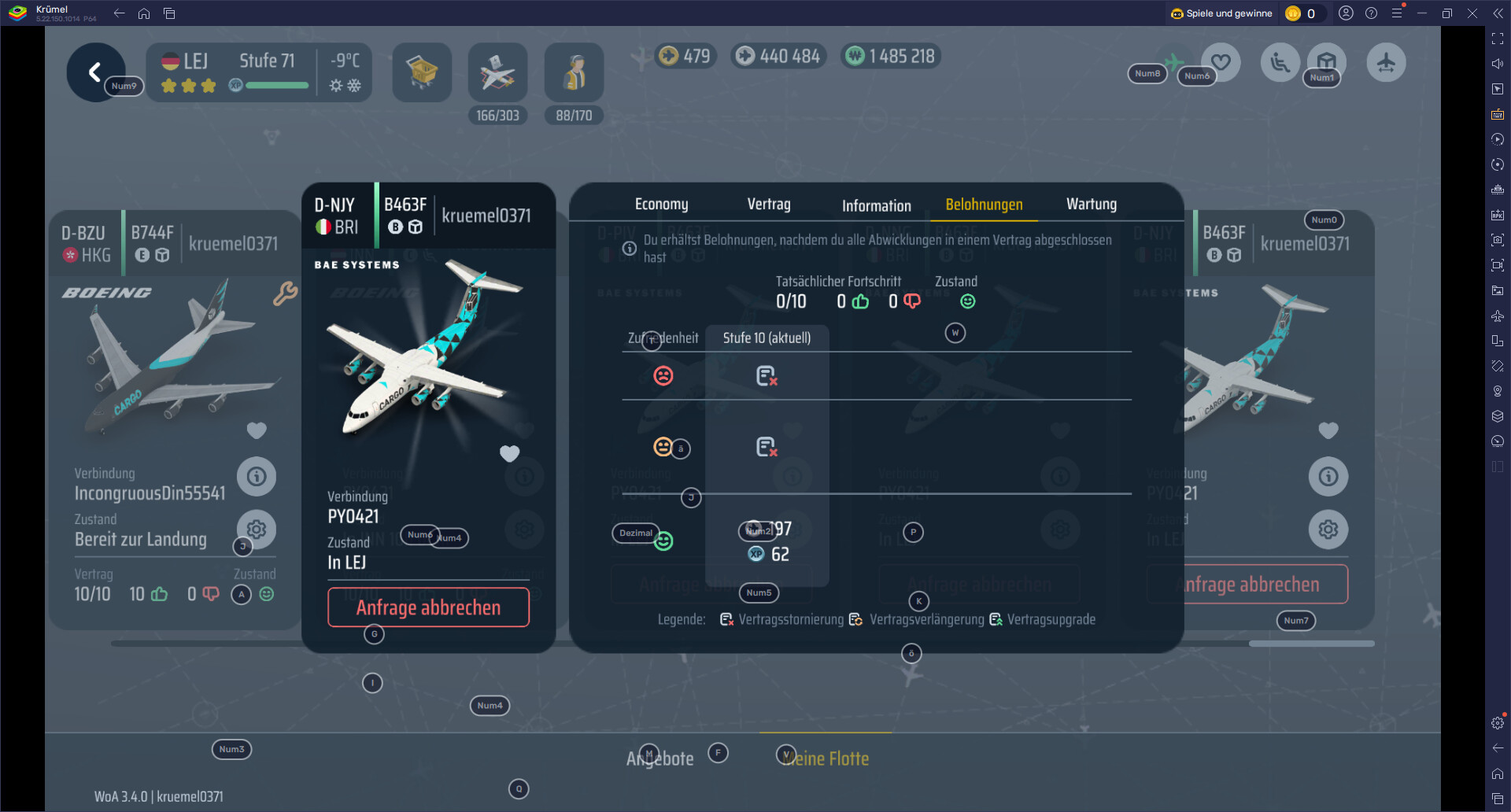Go back with the arrow button
The width and height of the screenshot is (1511, 812).
(x=95, y=72)
